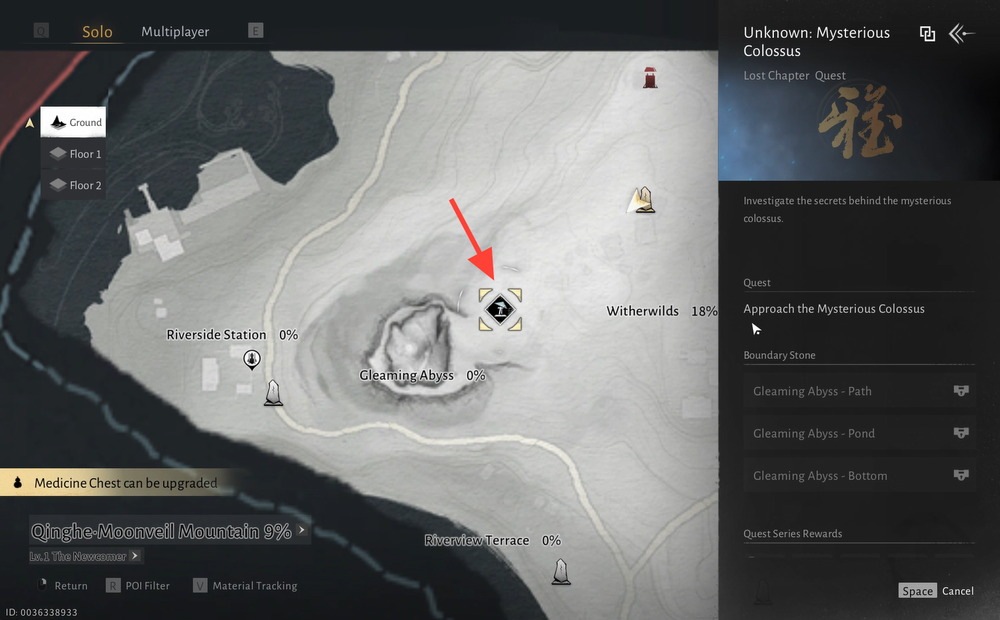Choose Gleaming Abyss - Pond boundary stone
1000x620 pixels.
pyautogui.click(x=859, y=434)
